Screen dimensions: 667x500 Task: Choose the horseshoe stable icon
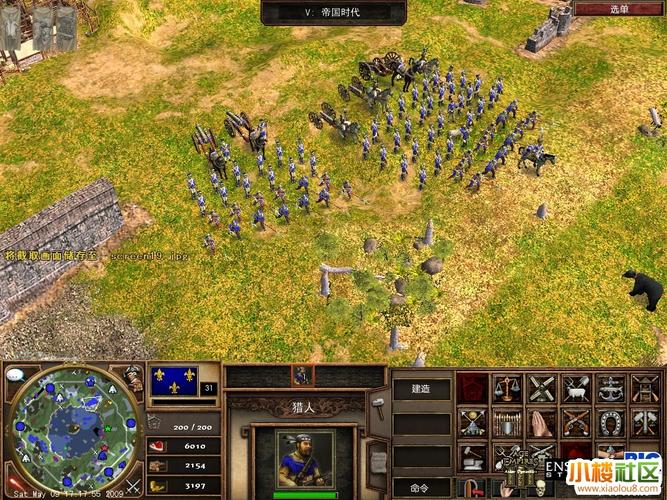pyautogui.click(x=609, y=422)
